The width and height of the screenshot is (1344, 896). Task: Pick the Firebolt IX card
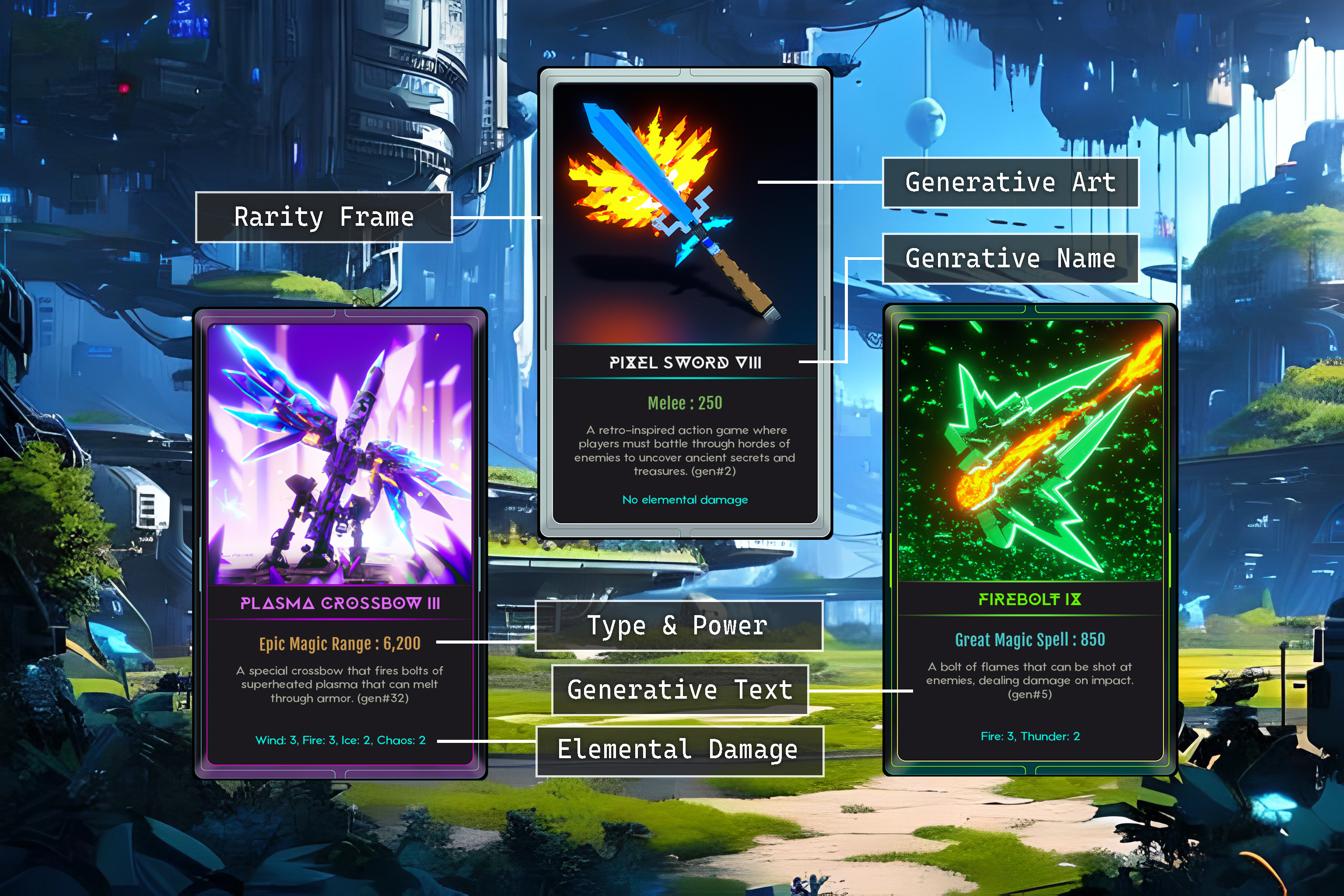1030,539
